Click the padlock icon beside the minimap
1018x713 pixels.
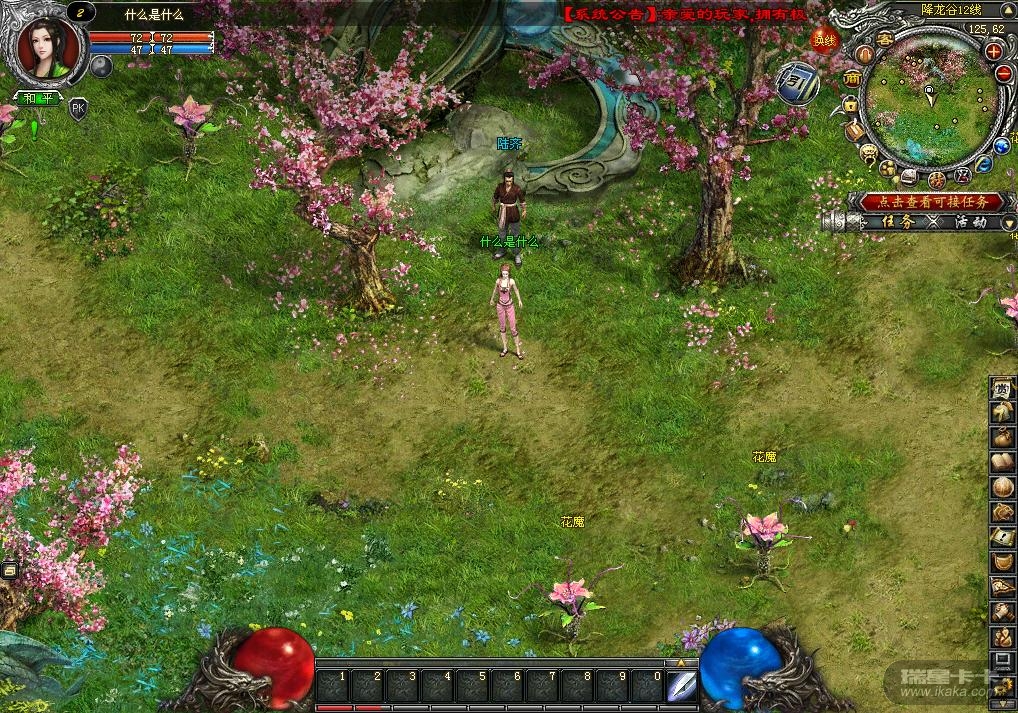click(849, 104)
